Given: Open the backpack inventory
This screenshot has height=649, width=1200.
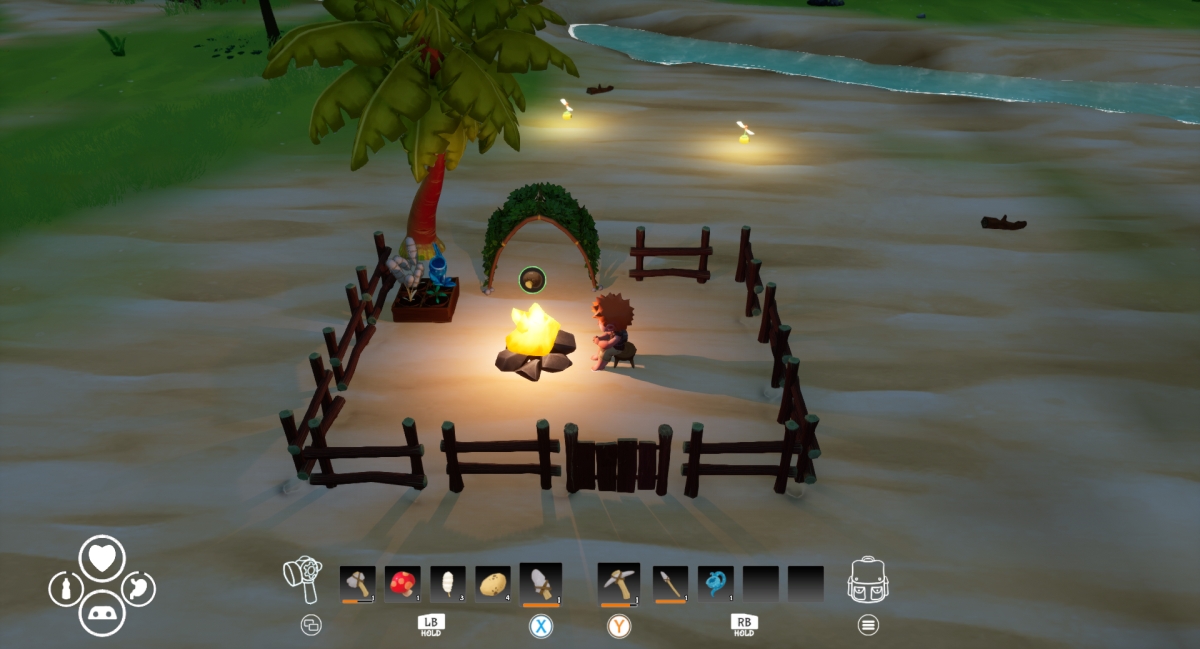Looking at the screenshot, I should coord(868,581).
